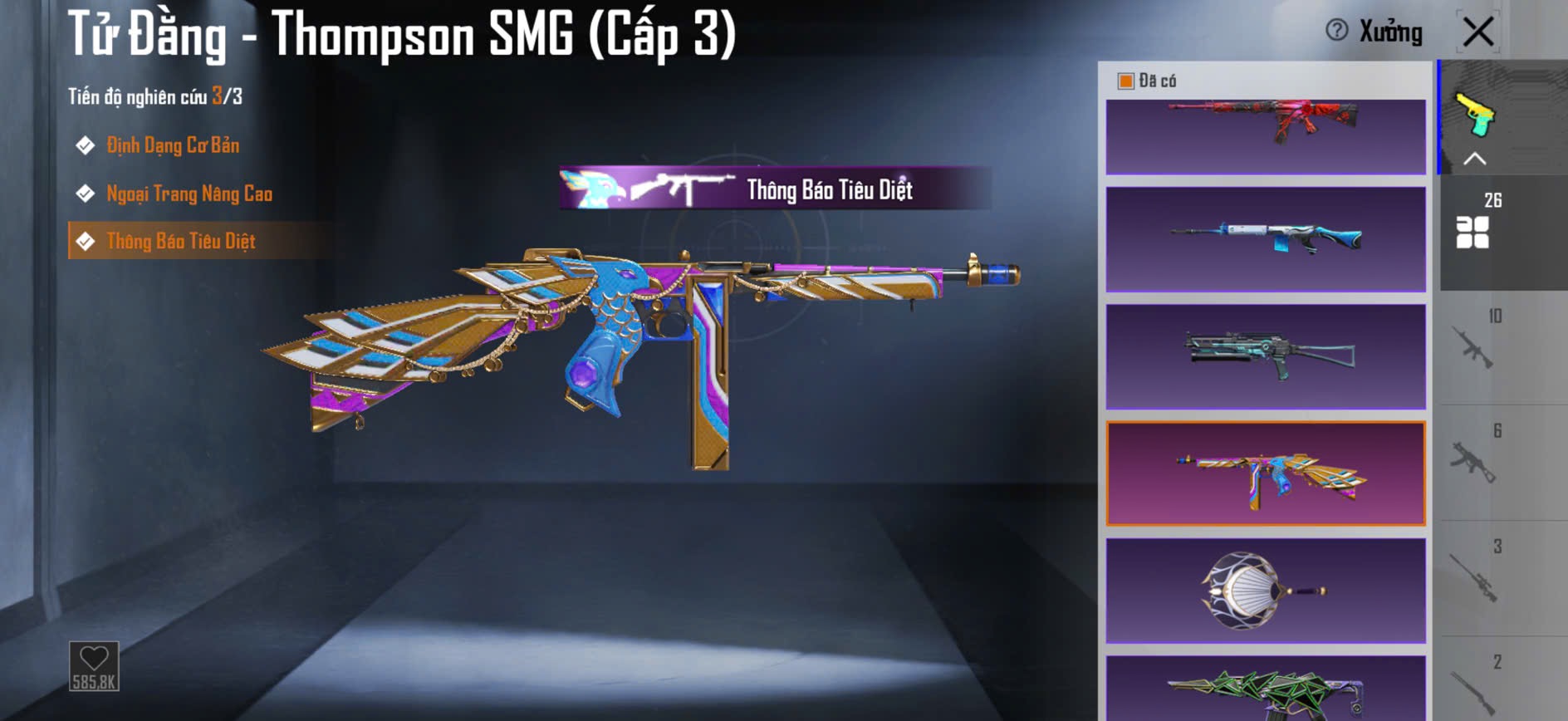Screen dimensions: 1568x721
Task: Choose the white fan weapon skin
Action: tap(1266, 591)
